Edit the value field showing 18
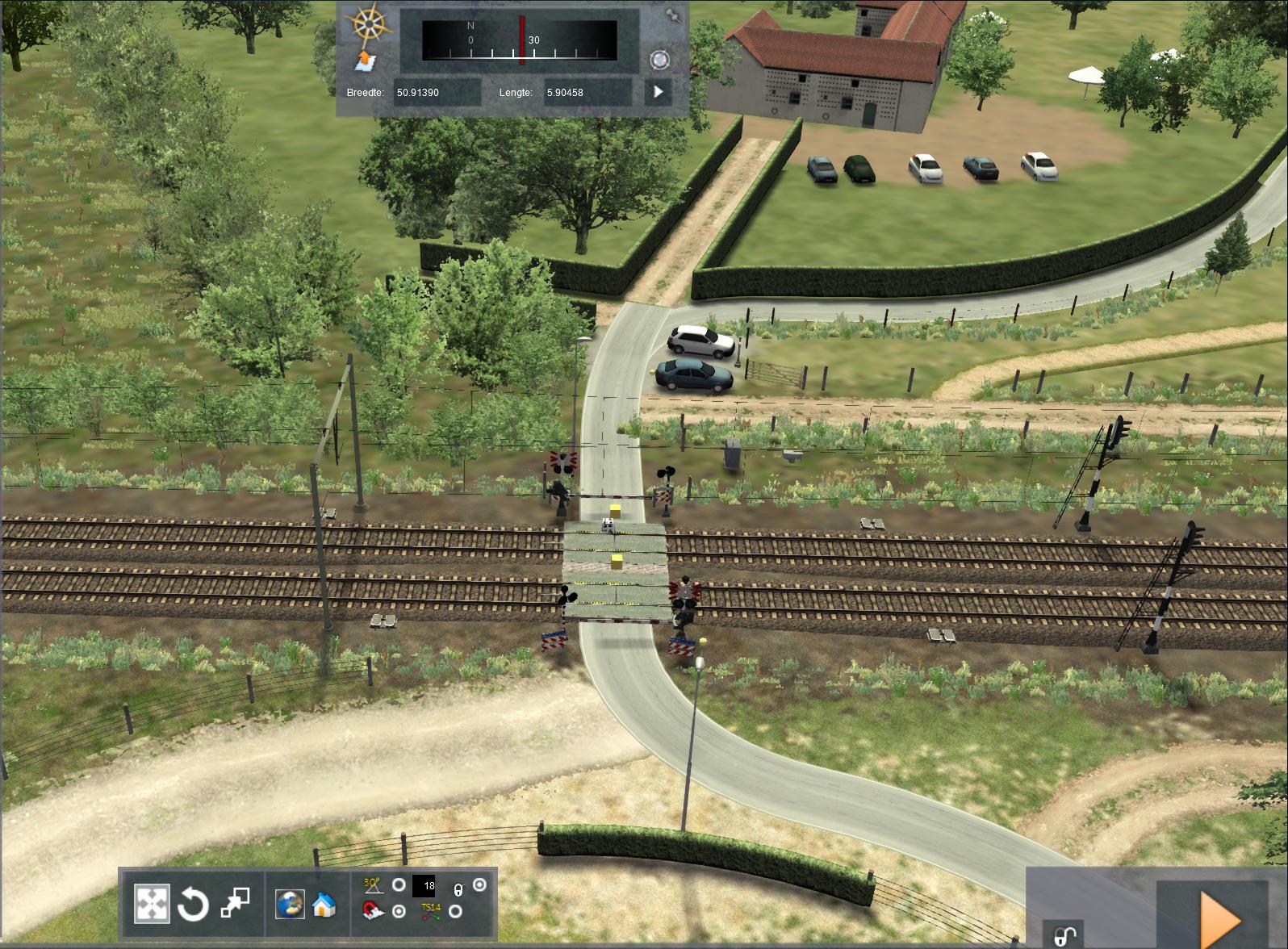The height and width of the screenshot is (949, 1288). pos(424,886)
